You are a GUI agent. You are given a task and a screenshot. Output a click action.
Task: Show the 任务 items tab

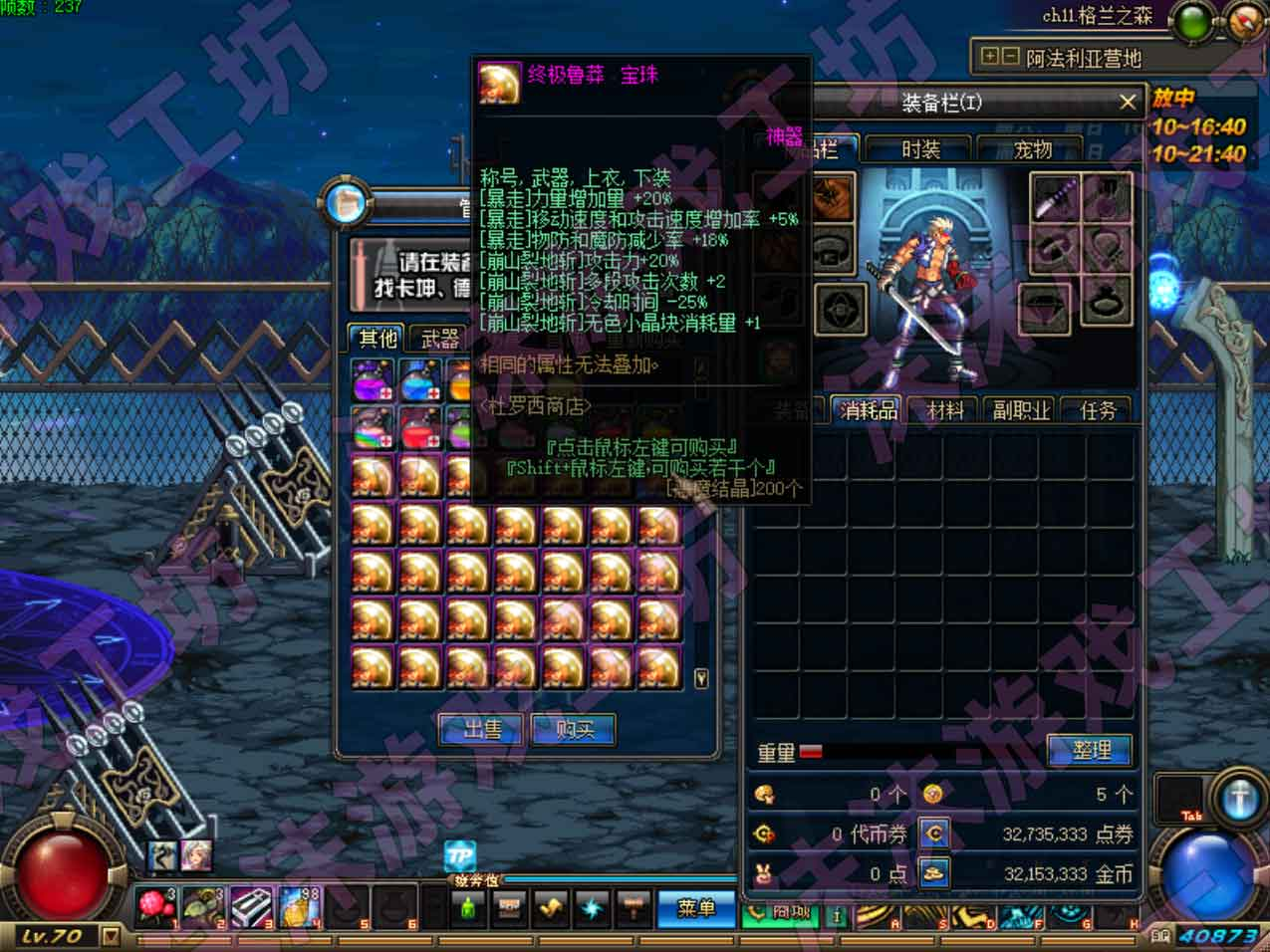[x=1098, y=409]
